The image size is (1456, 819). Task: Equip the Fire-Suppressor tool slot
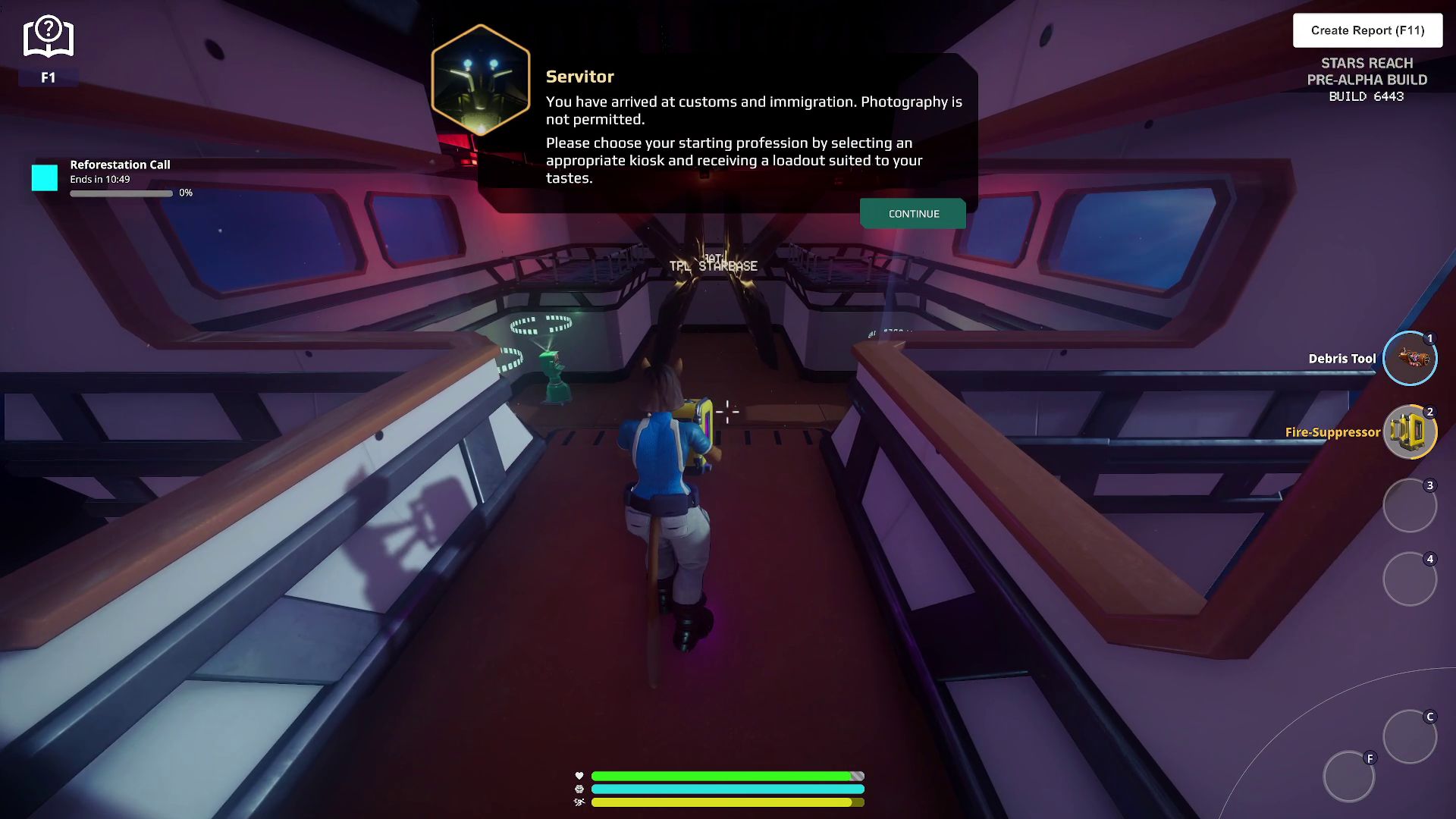point(1409,432)
